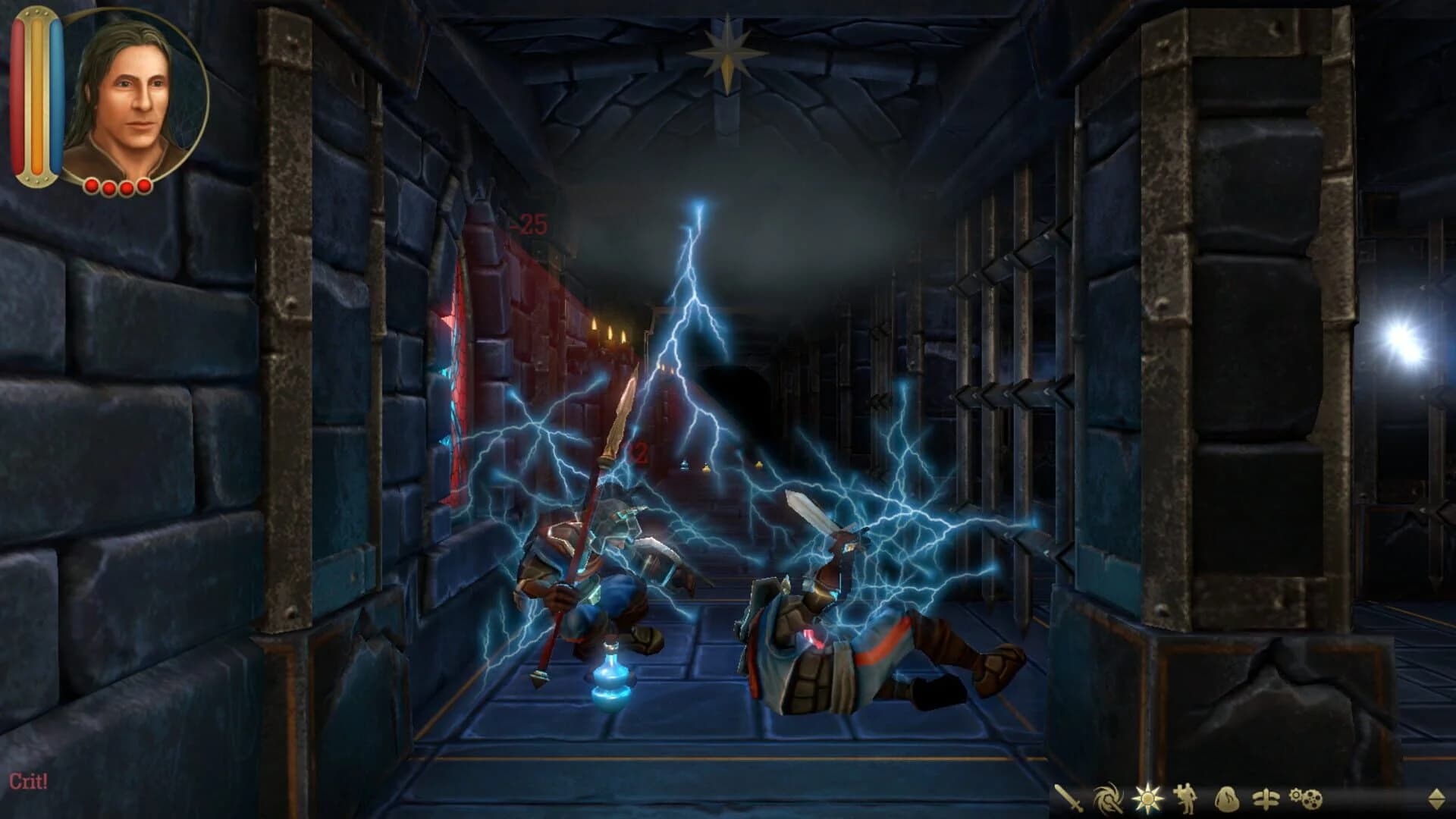Toggle the rightmost red gem under the portrait
This screenshot has width=1456, height=819.
click(x=144, y=187)
